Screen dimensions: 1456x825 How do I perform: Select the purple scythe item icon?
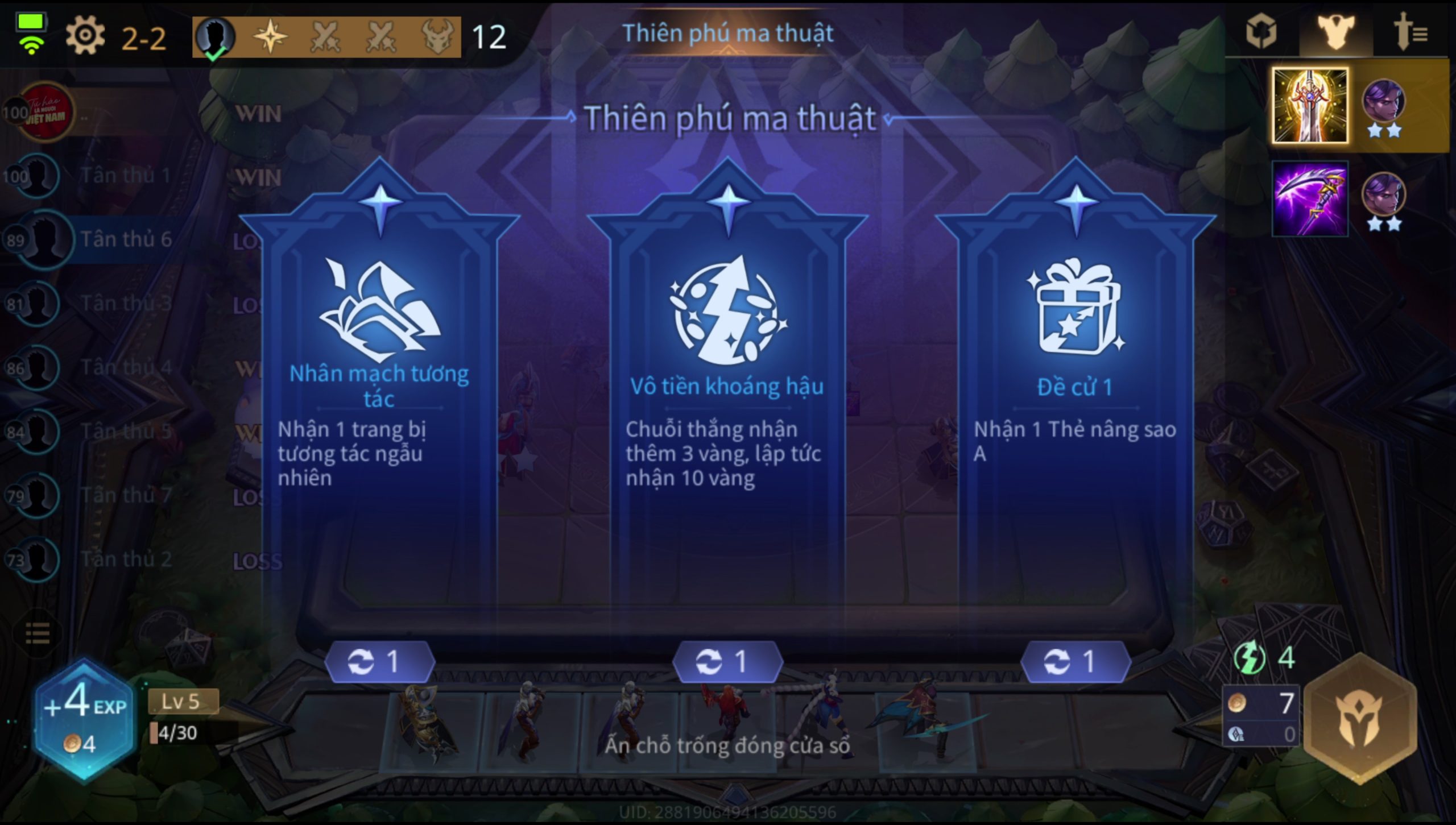click(1309, 199)
